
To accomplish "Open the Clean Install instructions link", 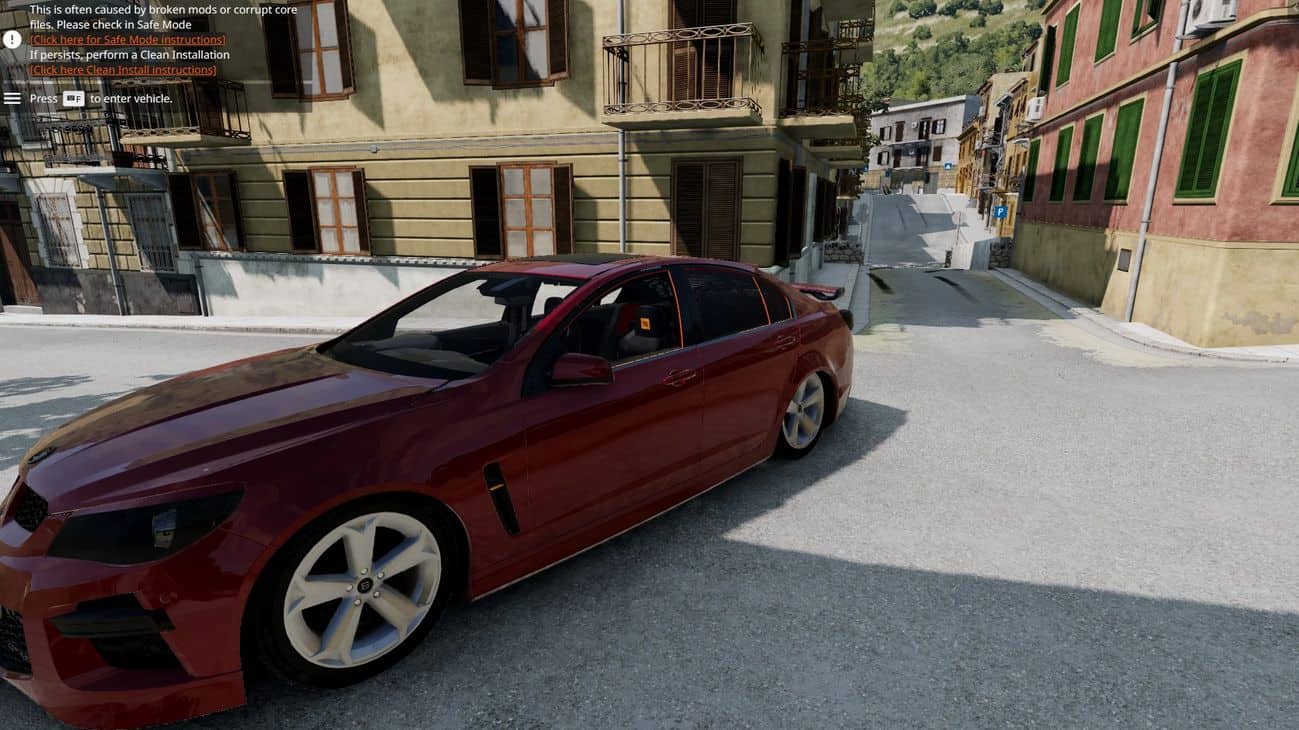I will point(122,70).
